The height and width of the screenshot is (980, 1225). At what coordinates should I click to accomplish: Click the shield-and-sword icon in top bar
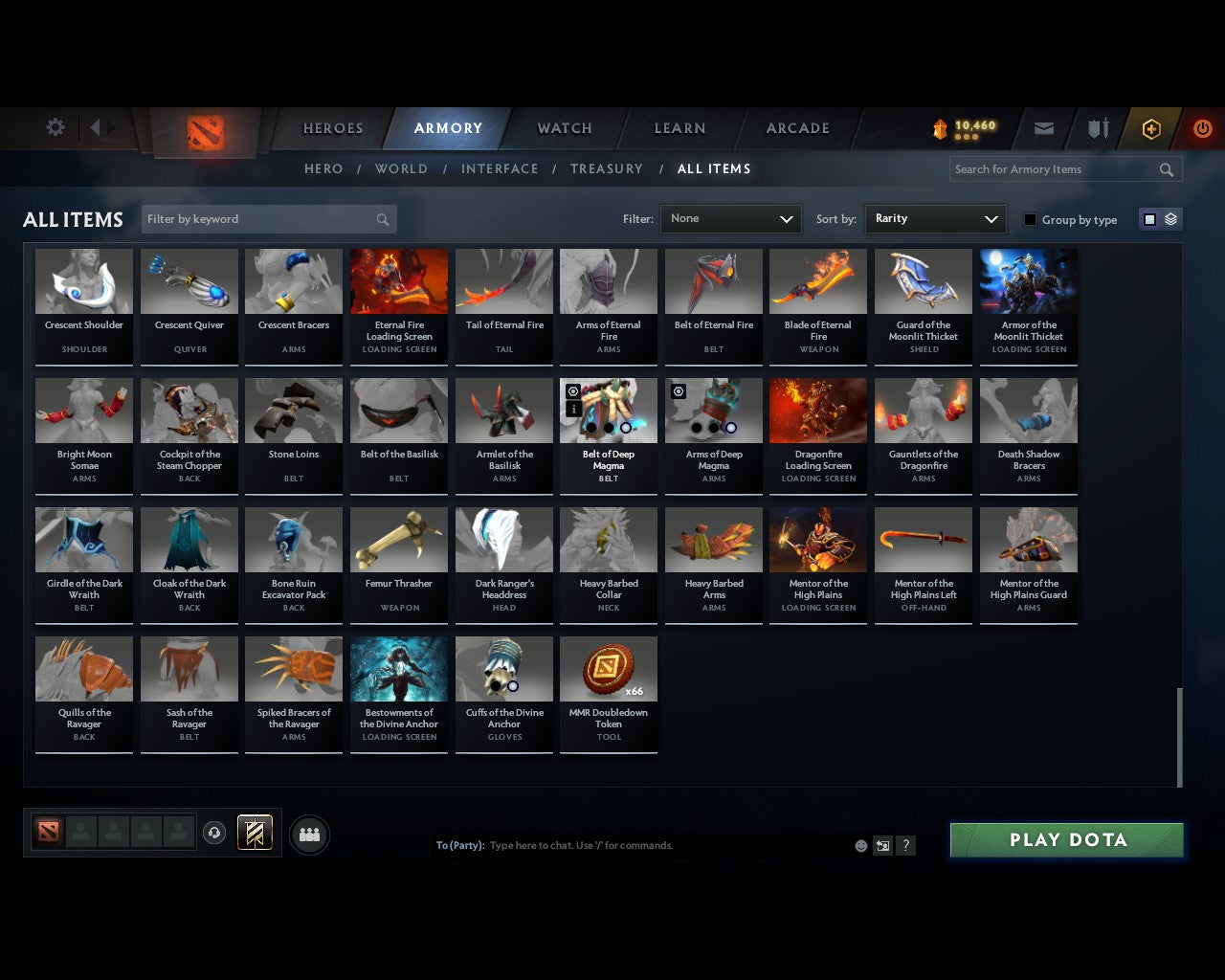click(1097, 127)
